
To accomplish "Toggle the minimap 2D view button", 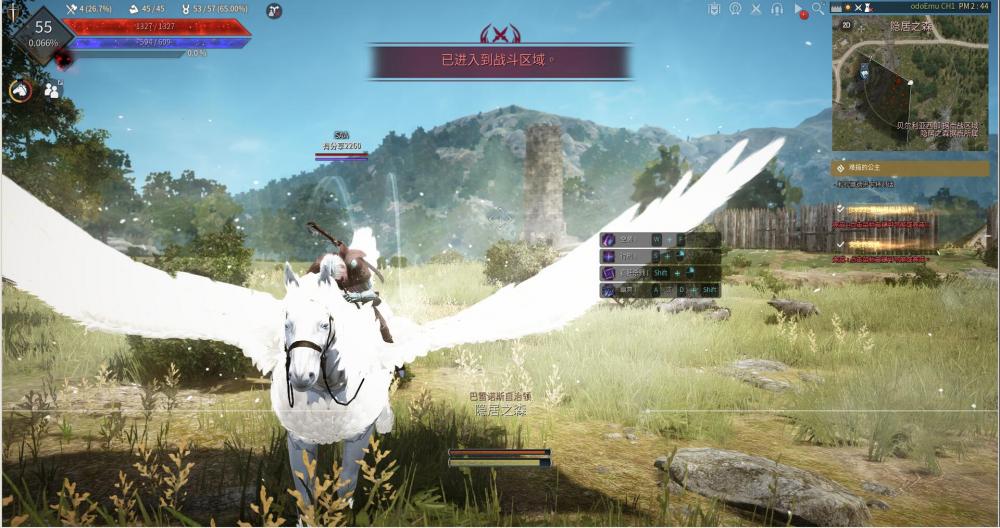I will (845, 25).
